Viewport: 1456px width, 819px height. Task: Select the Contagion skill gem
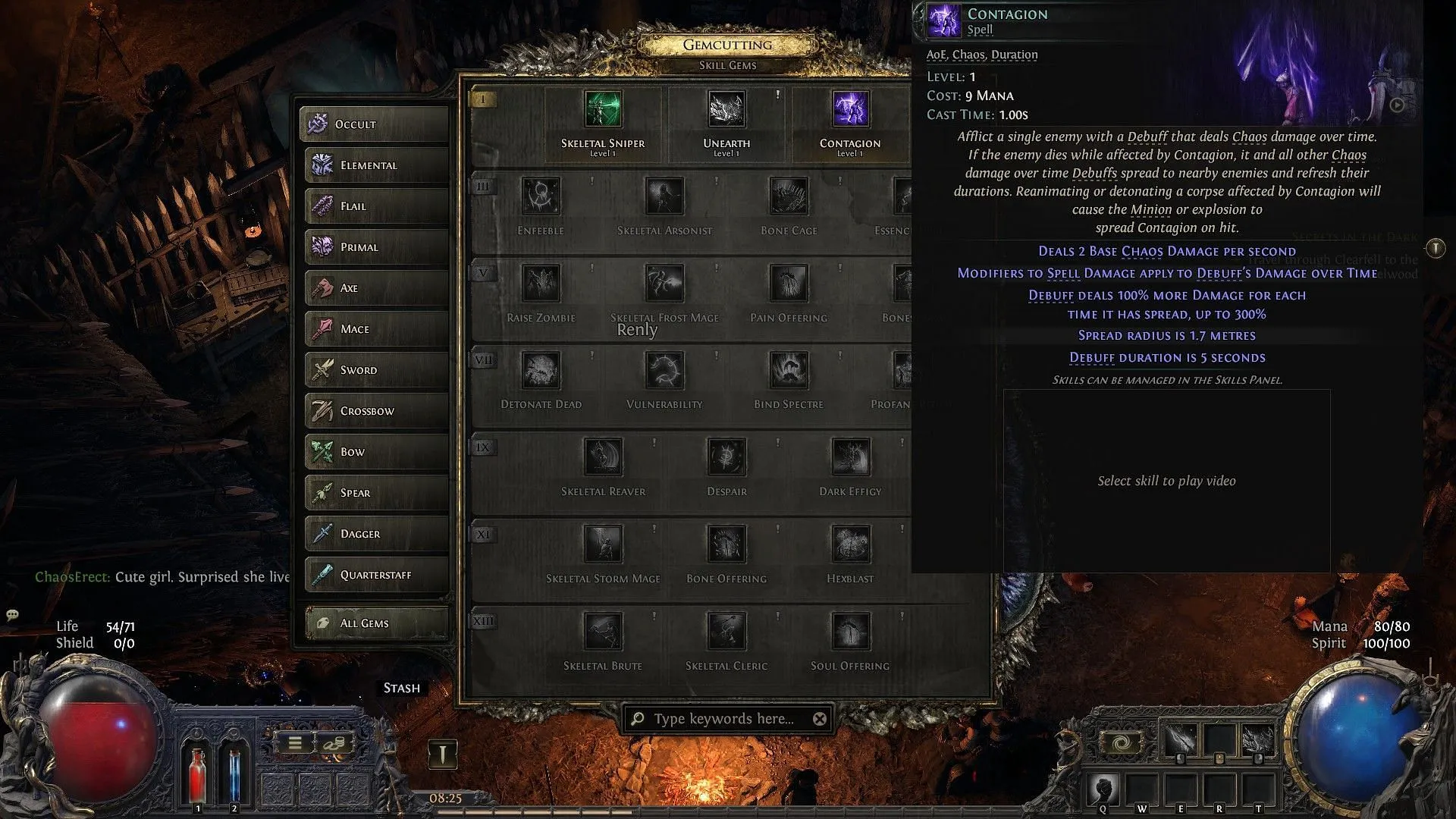(x=850, y=108)
